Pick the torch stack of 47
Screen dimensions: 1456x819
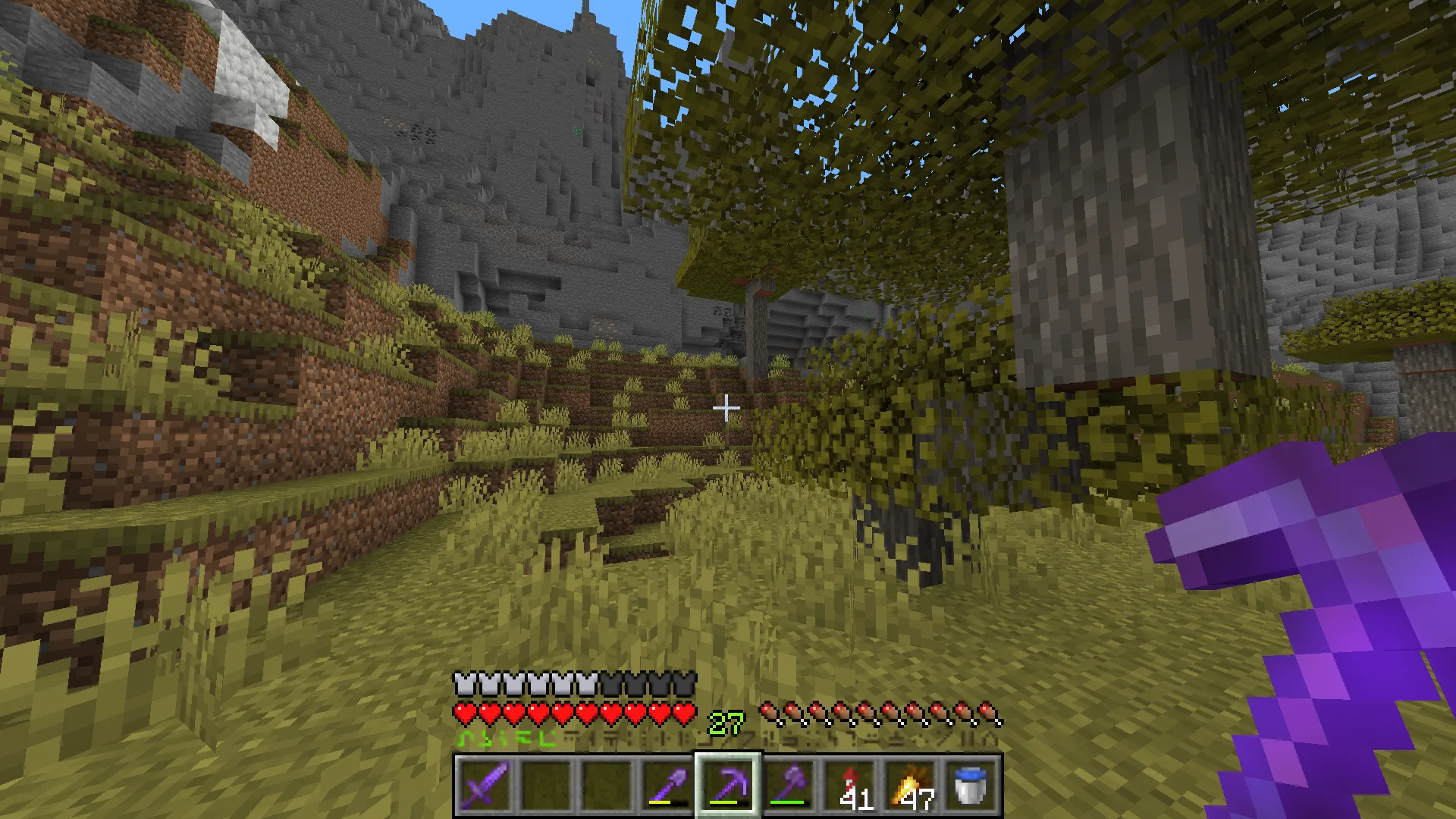[x=910, y=785]
